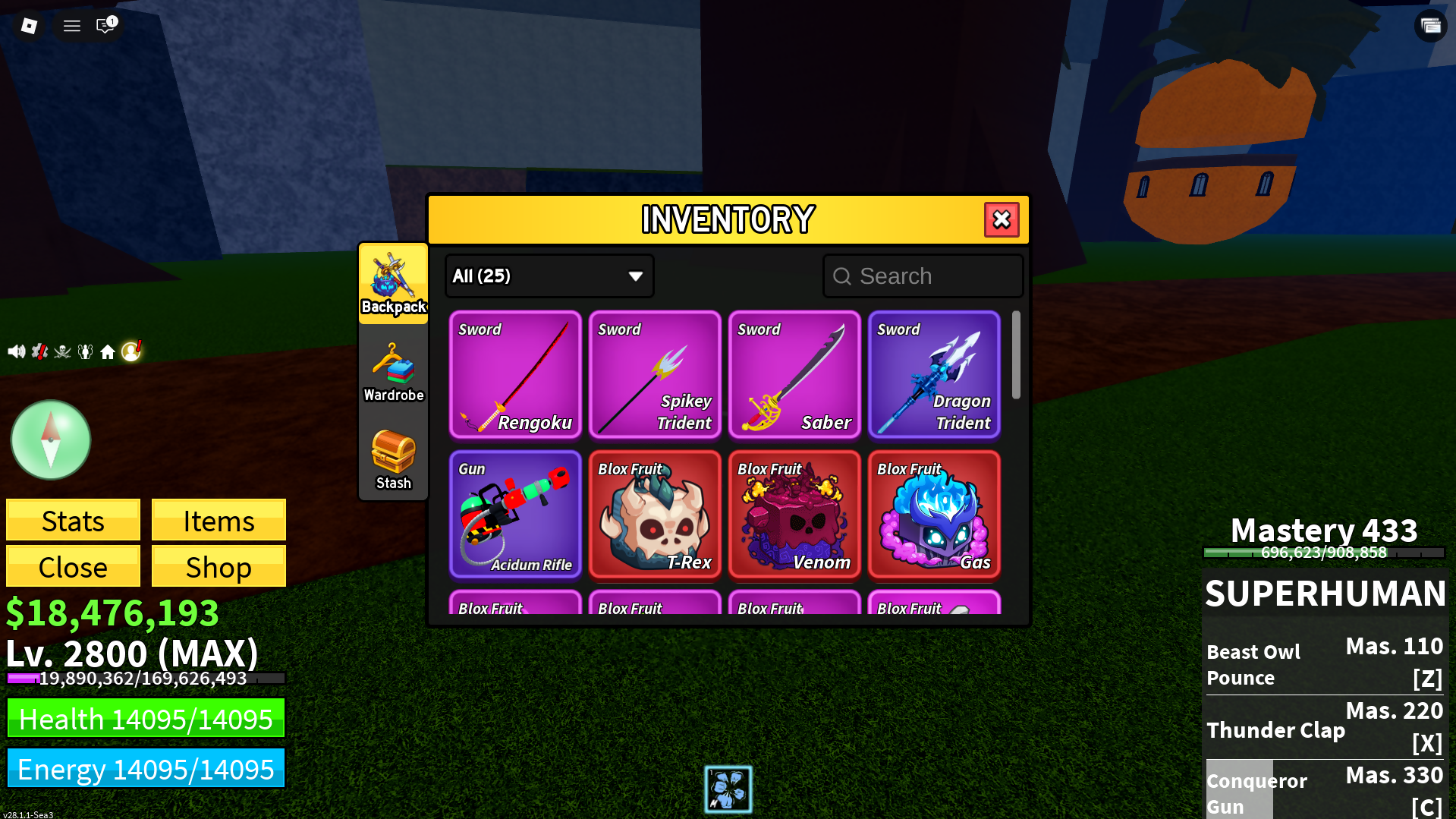Toggle the compass minimap indicator
Screen dimensions: 1456x819
(x=50, y=439)
